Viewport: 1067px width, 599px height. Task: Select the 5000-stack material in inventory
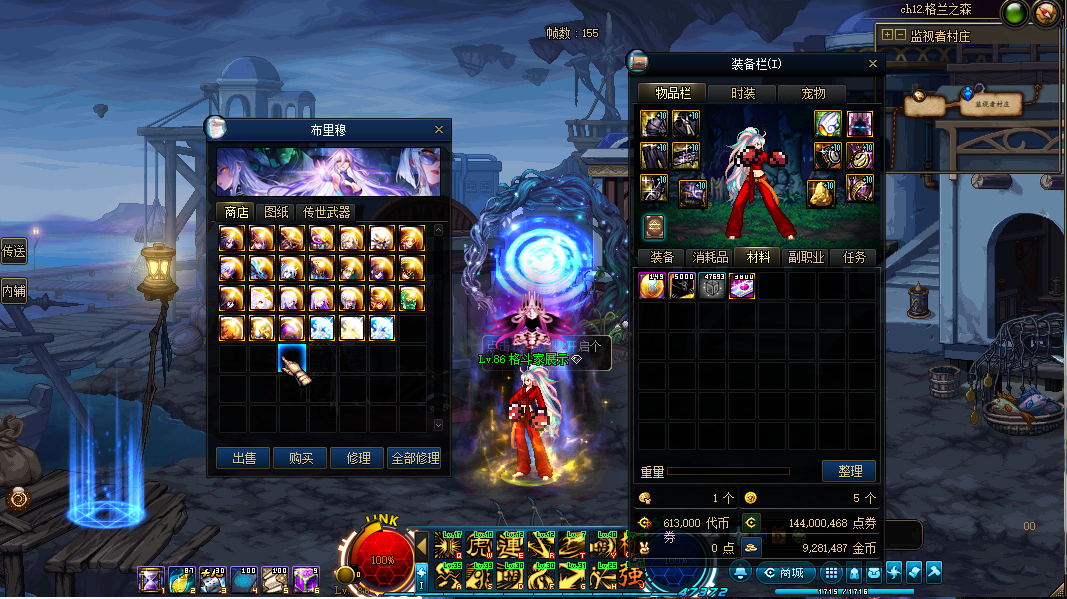(x=683, y=286)
